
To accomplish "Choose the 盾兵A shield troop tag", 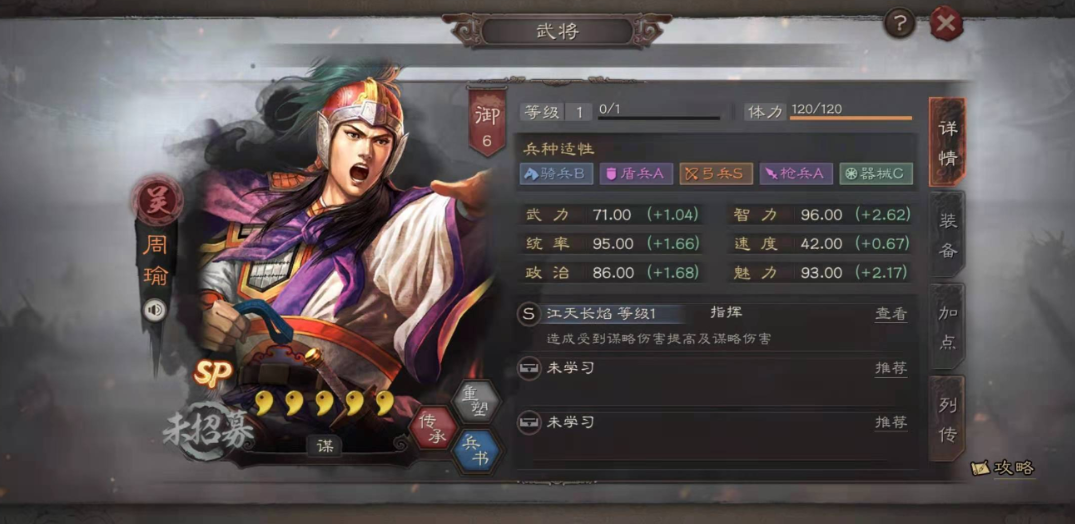I will [636, 174].
